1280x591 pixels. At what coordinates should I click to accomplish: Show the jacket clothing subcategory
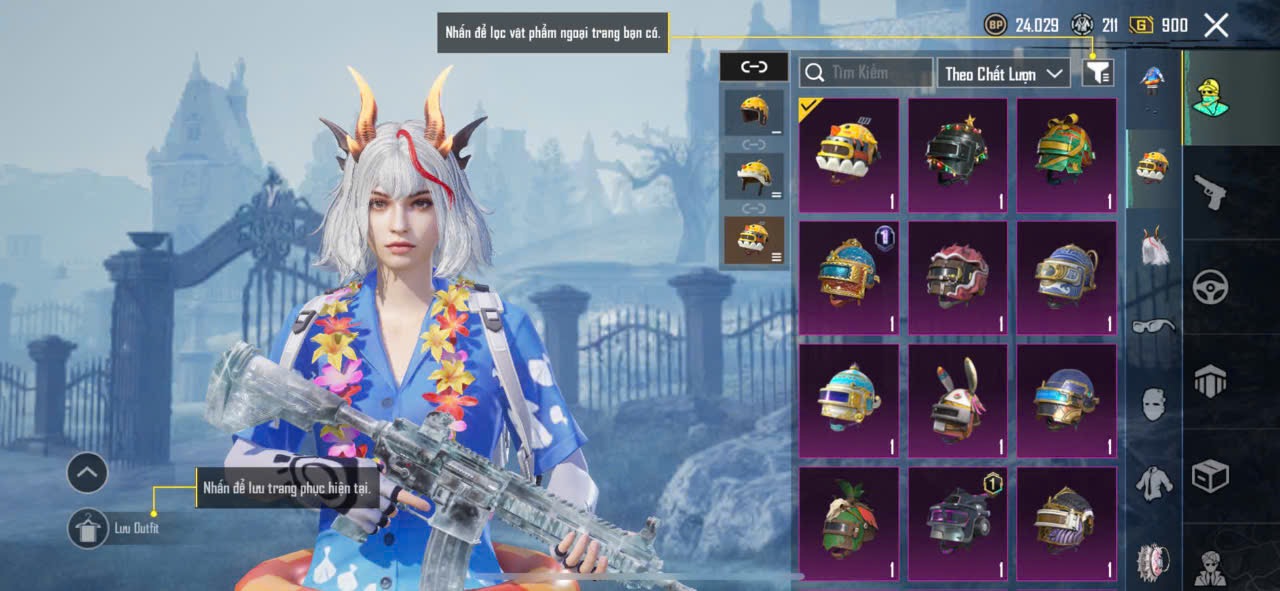coord(1154,483)
